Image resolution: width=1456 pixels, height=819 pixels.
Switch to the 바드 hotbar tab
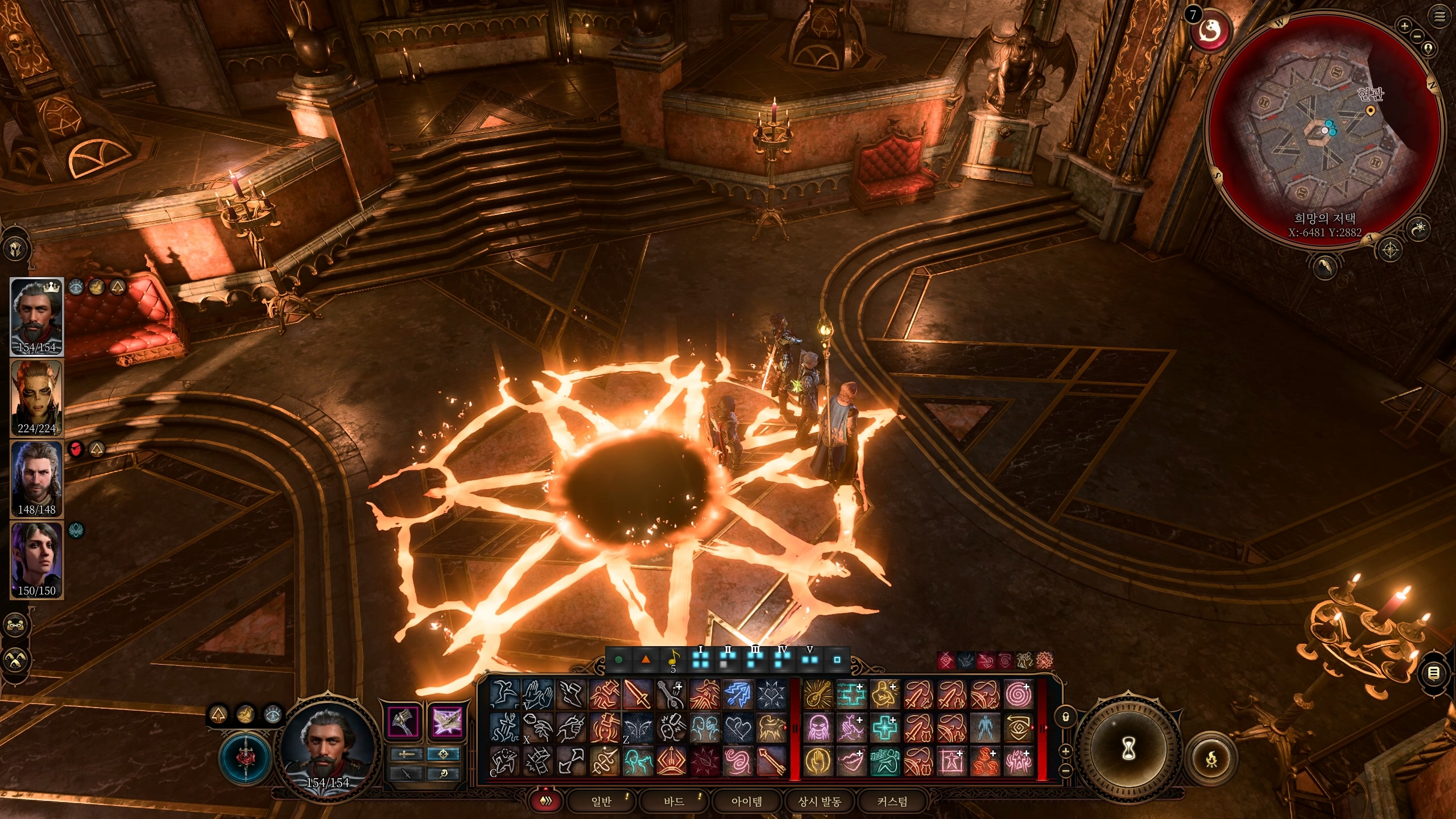click(x=674, y=801)
